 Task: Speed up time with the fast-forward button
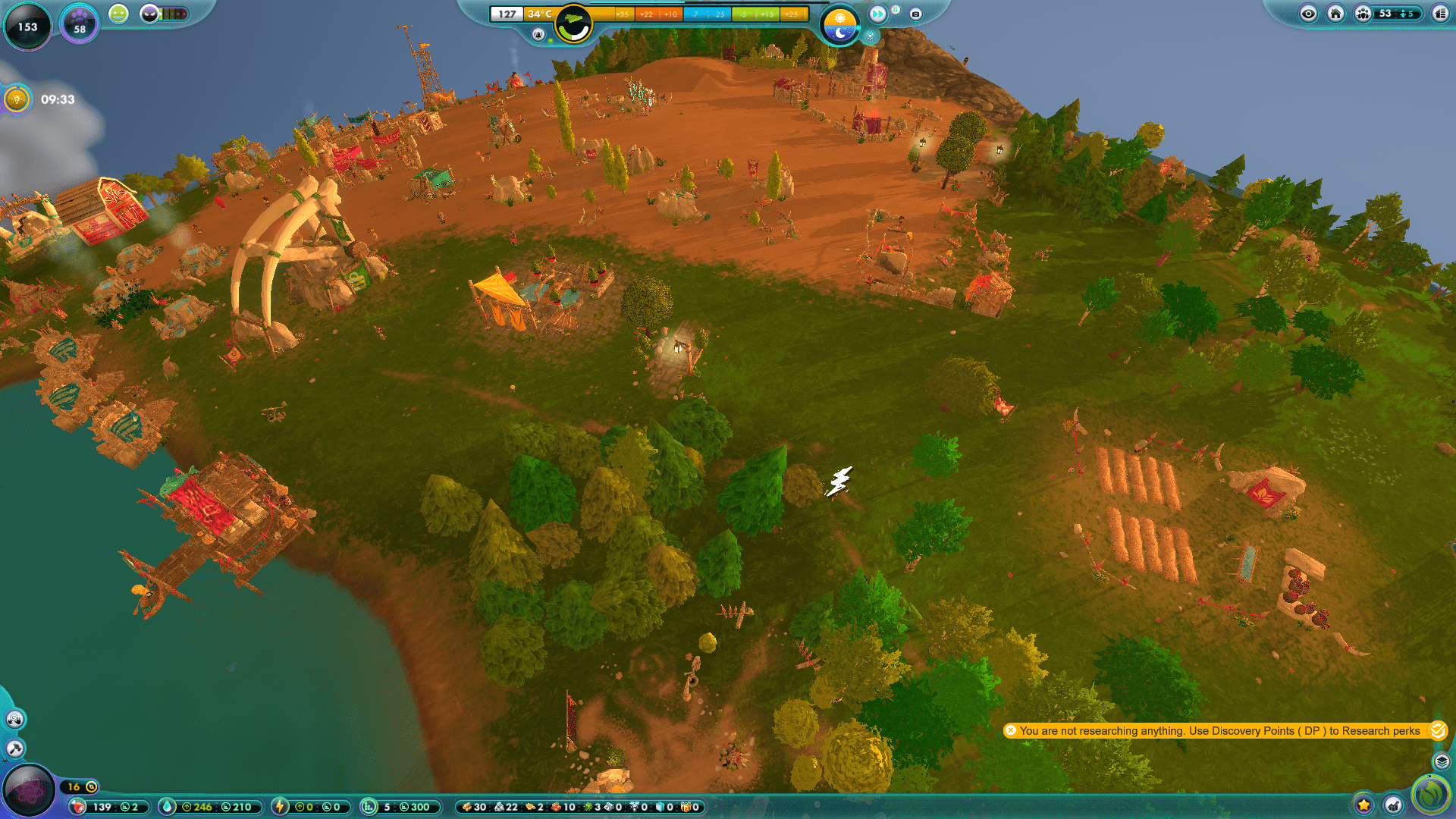pyautogui.click(x=877, y=14)
